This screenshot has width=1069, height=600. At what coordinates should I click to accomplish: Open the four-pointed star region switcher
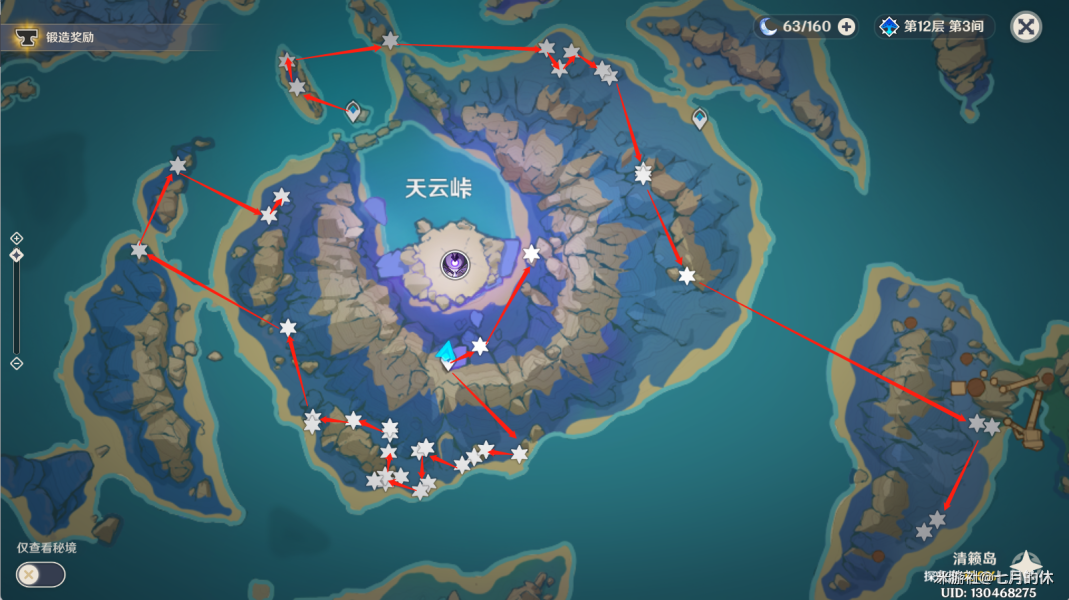1025,566
